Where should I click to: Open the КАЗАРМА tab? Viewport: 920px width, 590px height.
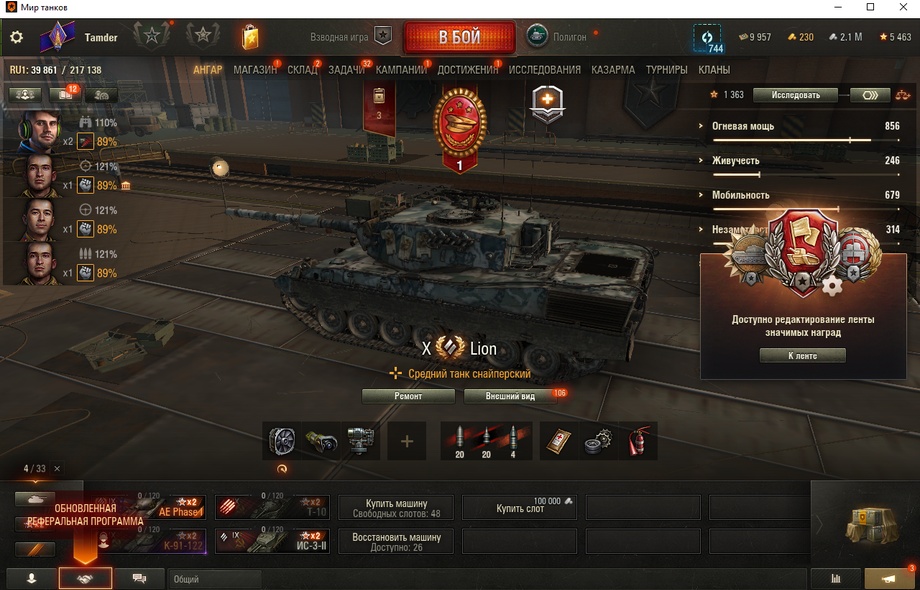tap(612, 70)
